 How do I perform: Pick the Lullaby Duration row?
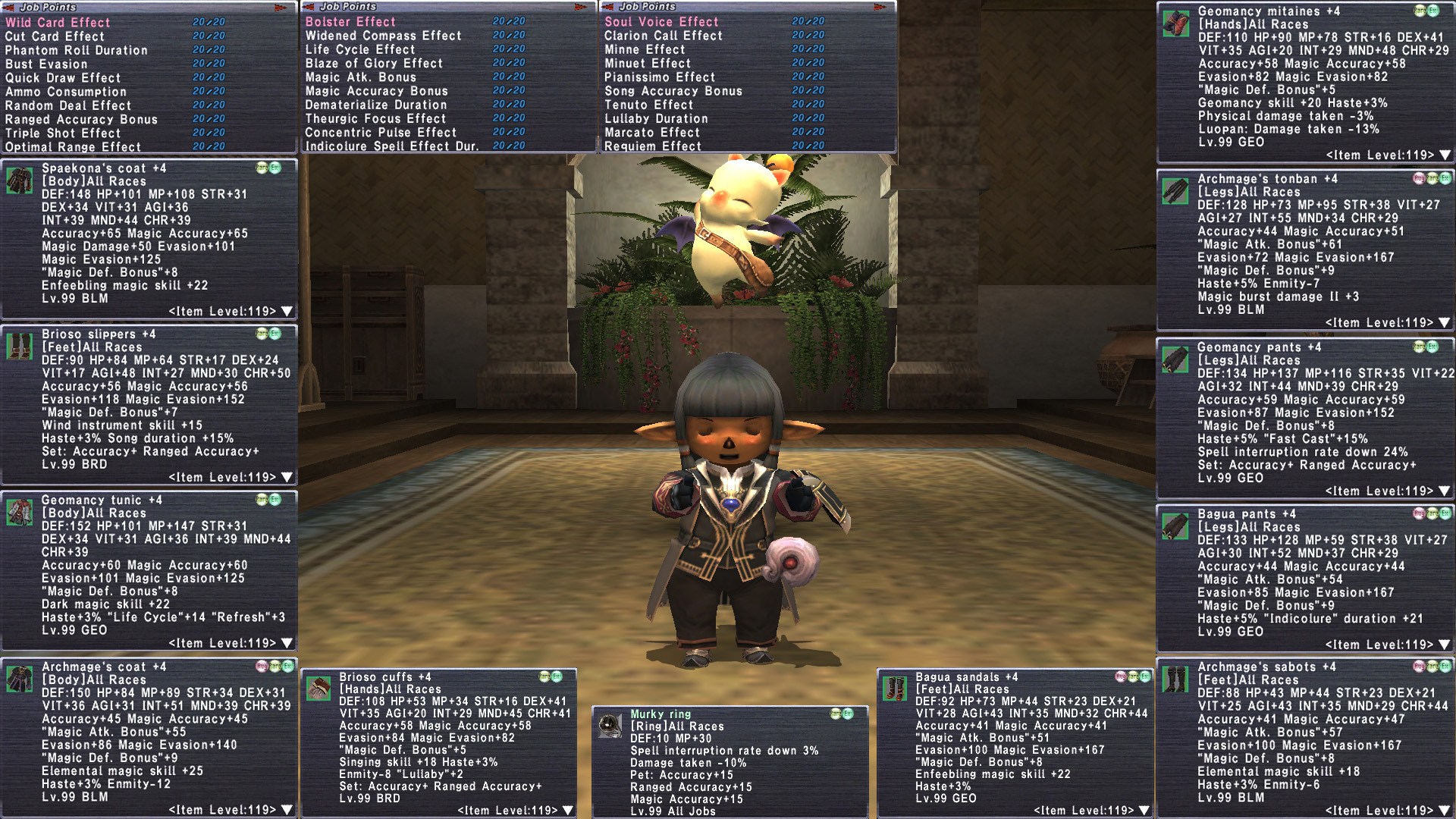click(x=656, y=119)
